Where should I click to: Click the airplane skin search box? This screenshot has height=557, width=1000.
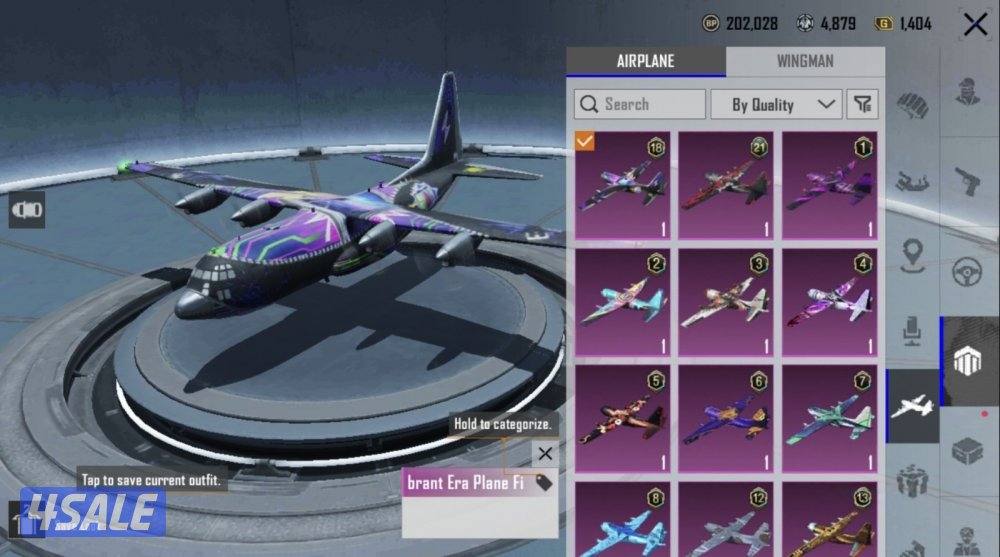pyautogui.click(x=640, y=104)
